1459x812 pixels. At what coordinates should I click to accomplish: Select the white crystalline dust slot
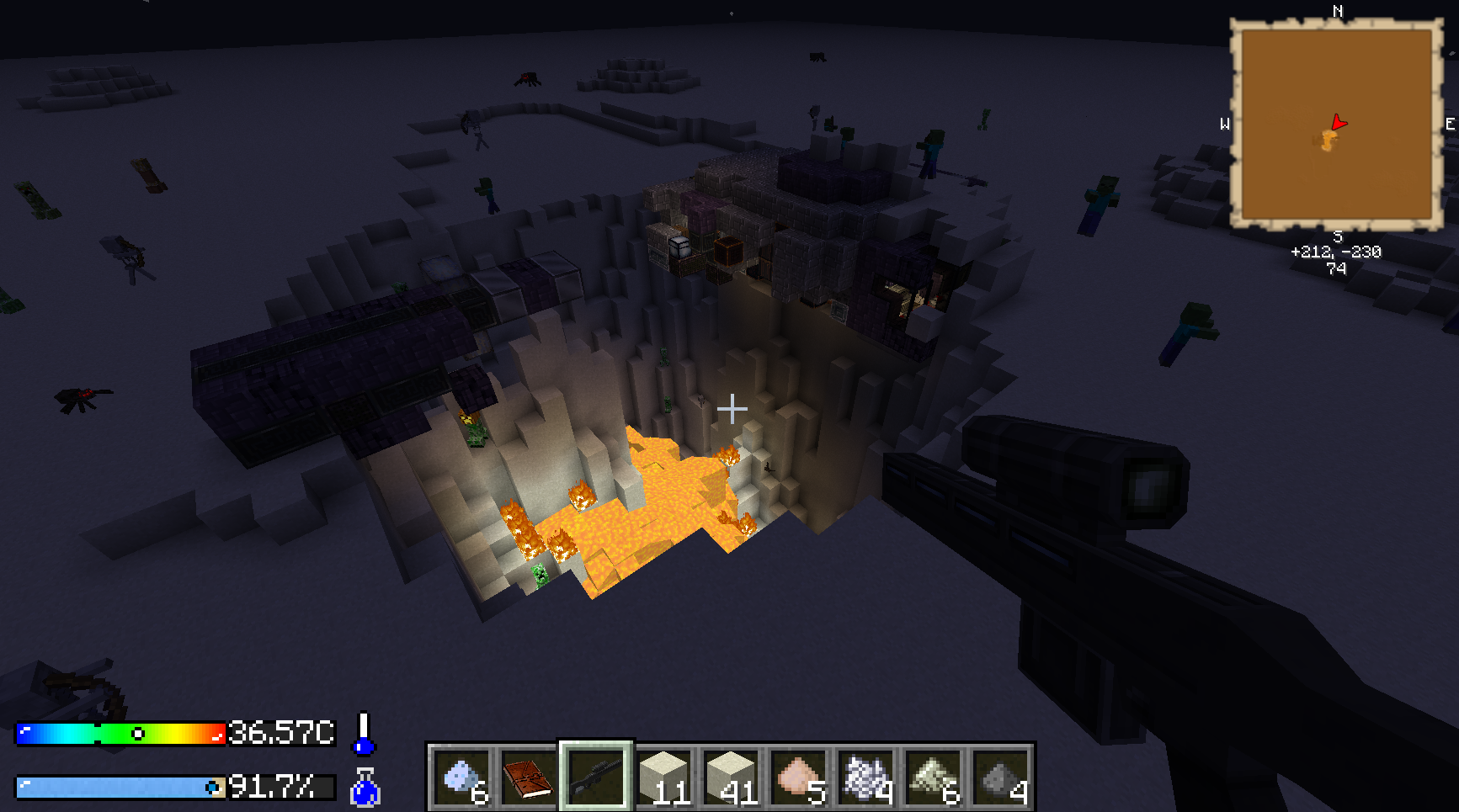point(865,777)
